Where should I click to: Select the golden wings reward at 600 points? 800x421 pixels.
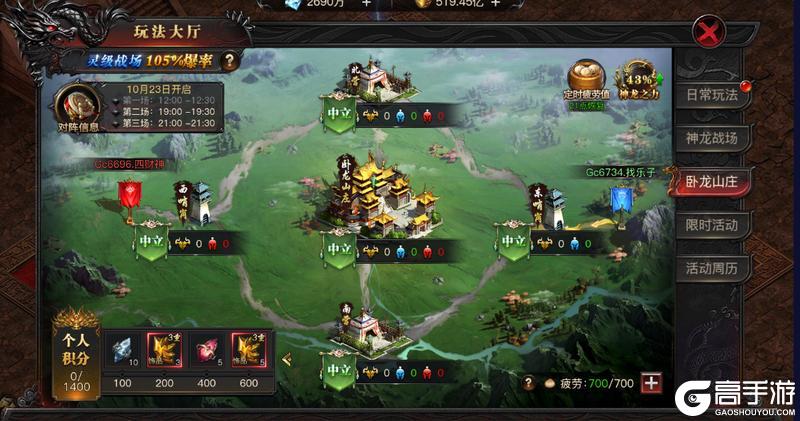247,347
